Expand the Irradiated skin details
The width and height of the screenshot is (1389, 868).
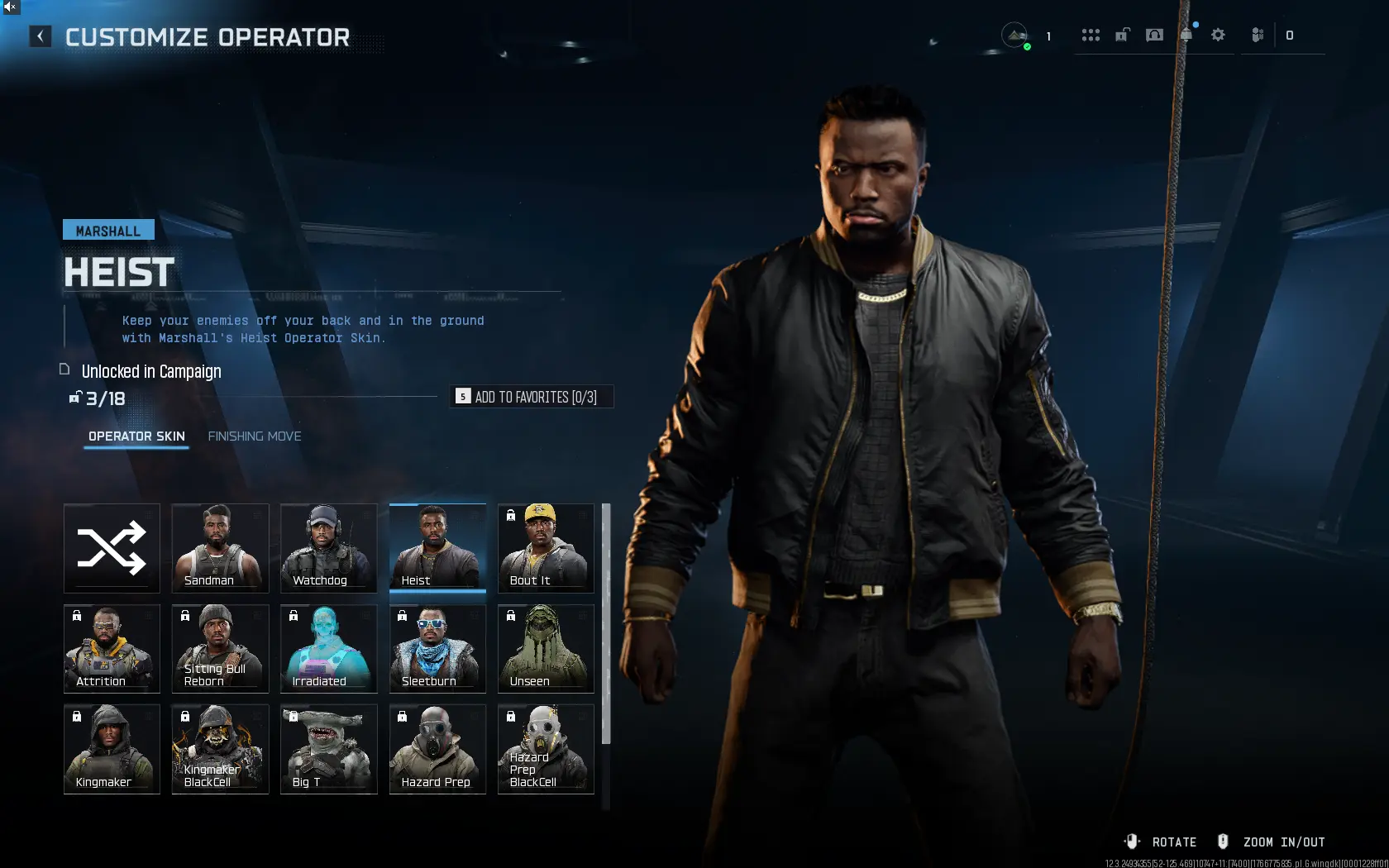tap(328, 649)
